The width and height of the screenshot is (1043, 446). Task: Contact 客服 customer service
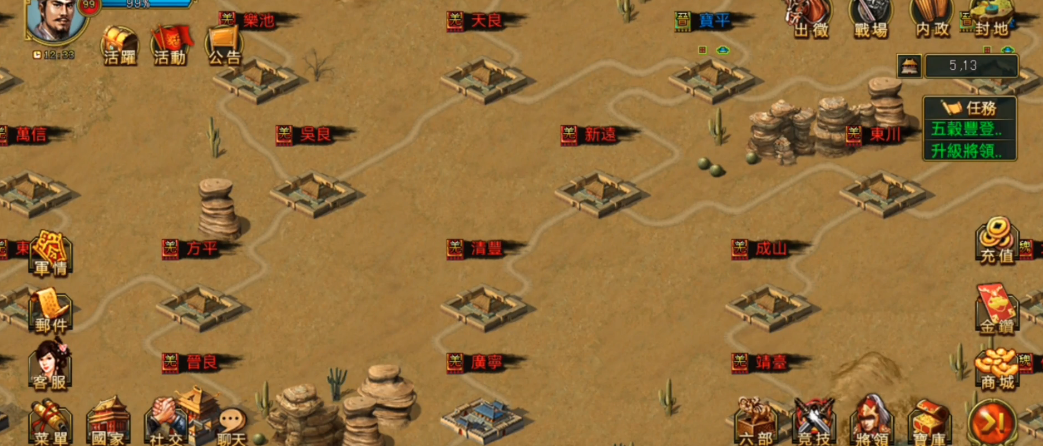tap(50, 365)
